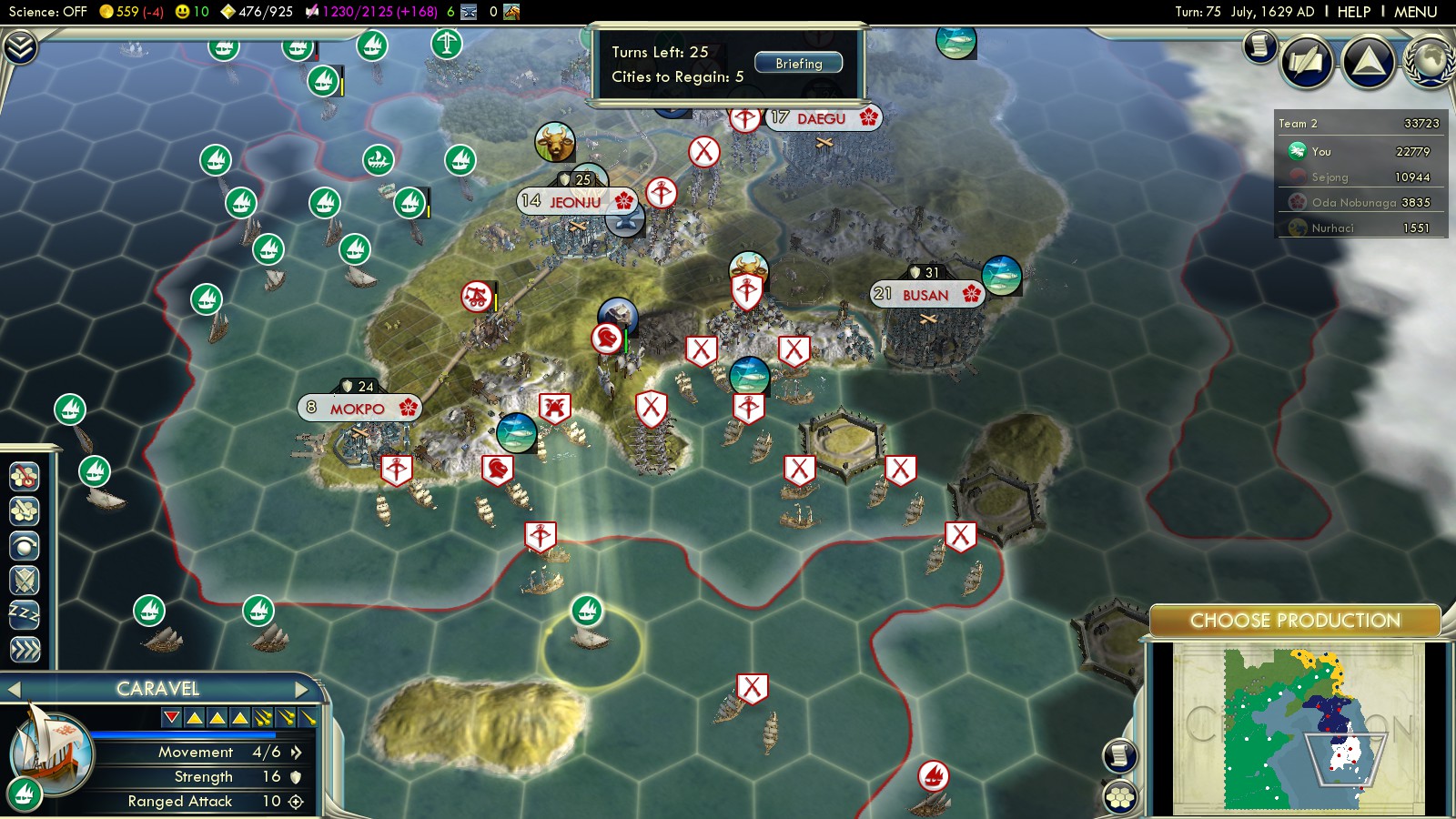1456x819 pixels.
Task: Put the caravel to sleep
Action: coord(25,614)
